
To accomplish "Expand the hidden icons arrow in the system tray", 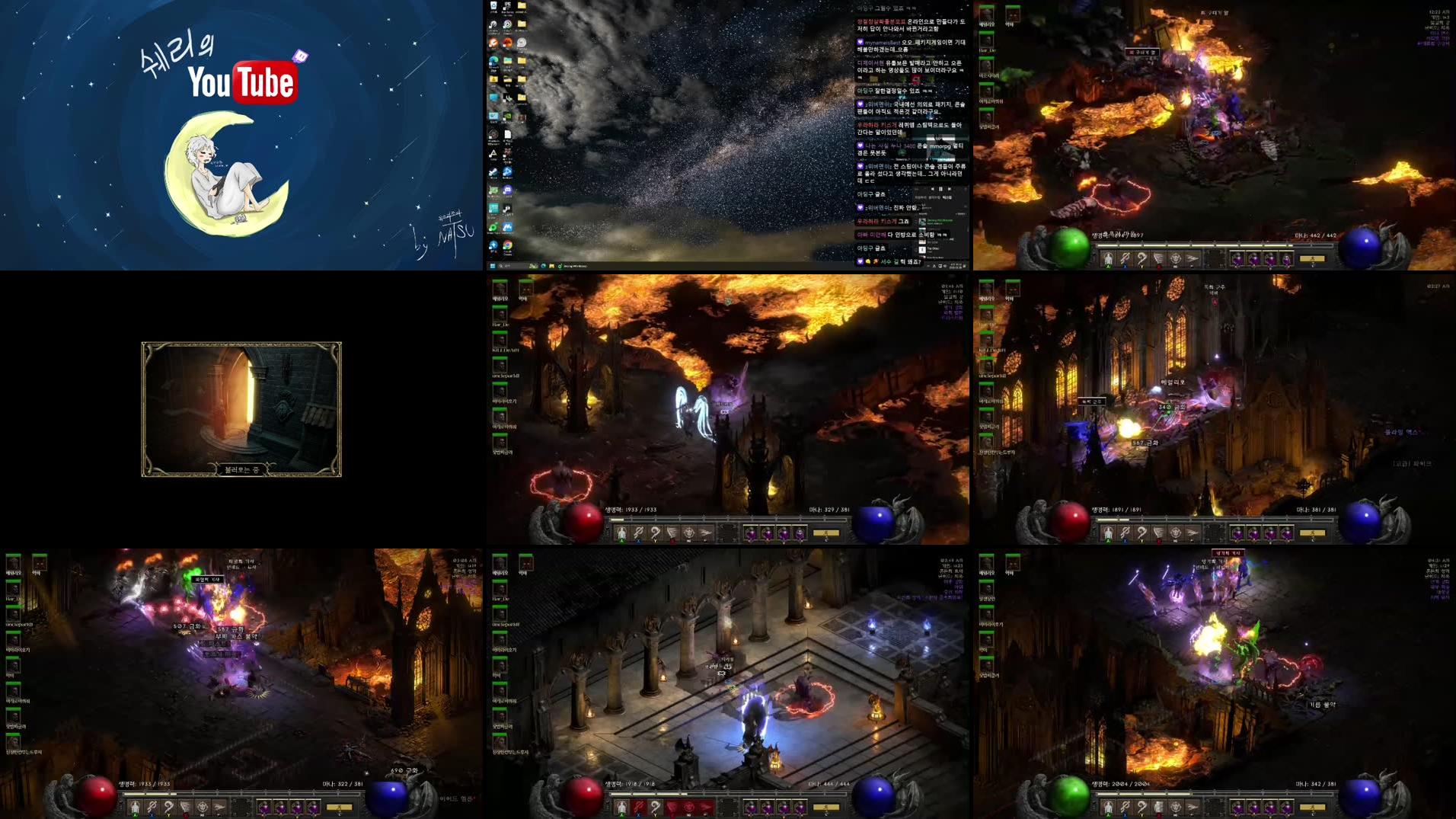I will 928,267.
